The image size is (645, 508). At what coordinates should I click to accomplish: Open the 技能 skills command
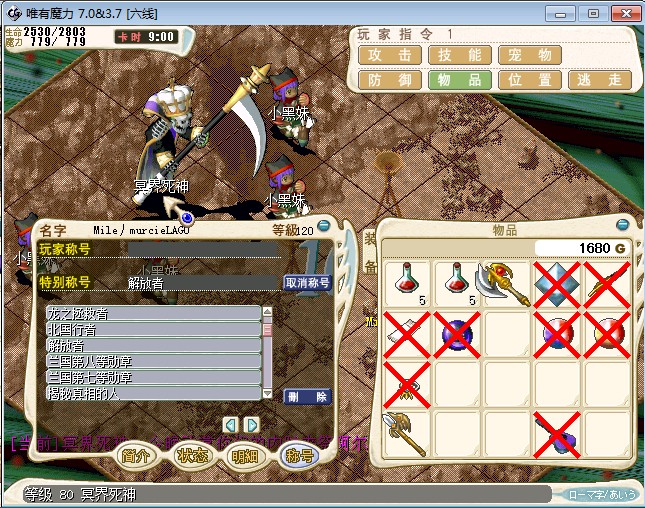[x=459, y=55]
